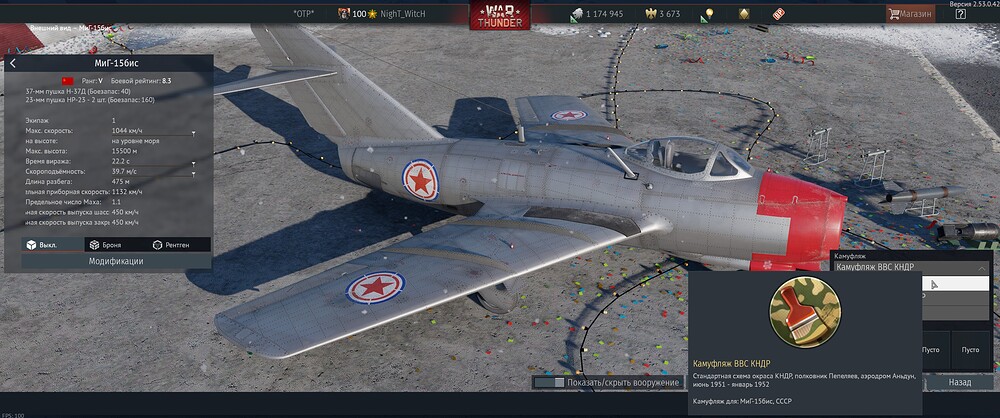Image resolution: width=1000 pixels, height=418 pixels.
Task: Open the light bulb research icon
Action: 709,14
